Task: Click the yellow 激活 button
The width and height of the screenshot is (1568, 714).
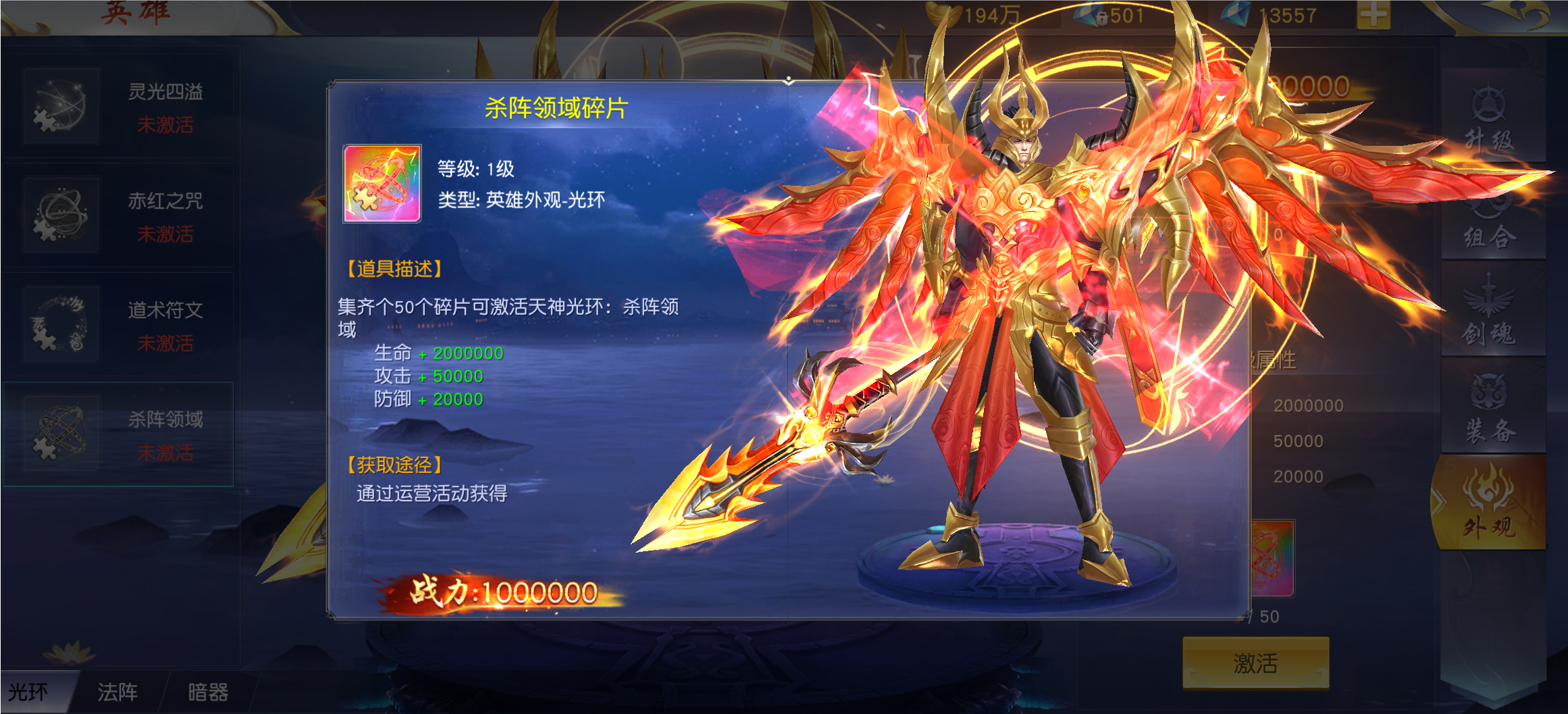Action: (x=1255, y=663)
